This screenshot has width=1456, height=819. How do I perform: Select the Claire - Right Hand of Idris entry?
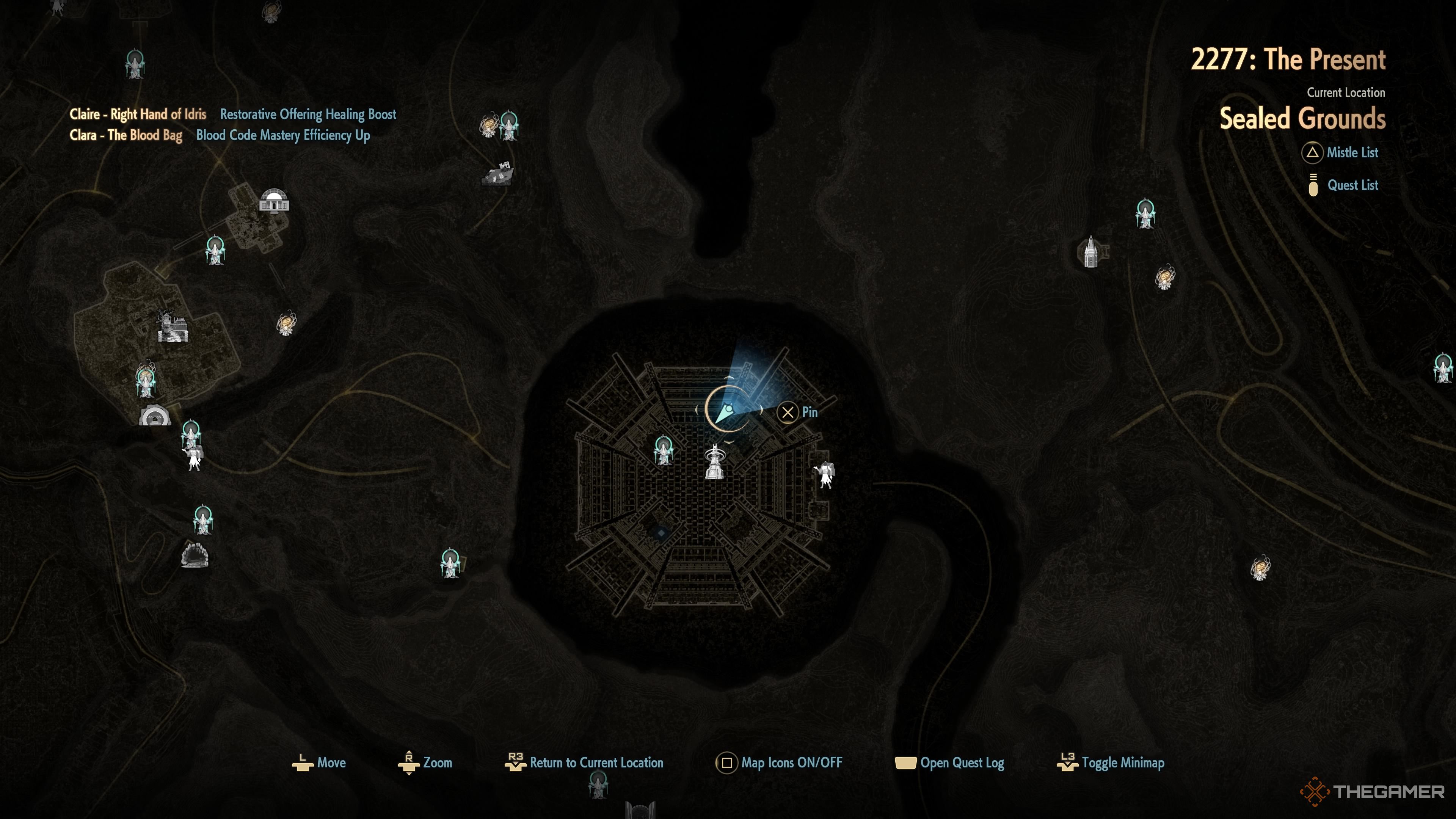pyautogui.click(x=138, y=114)
